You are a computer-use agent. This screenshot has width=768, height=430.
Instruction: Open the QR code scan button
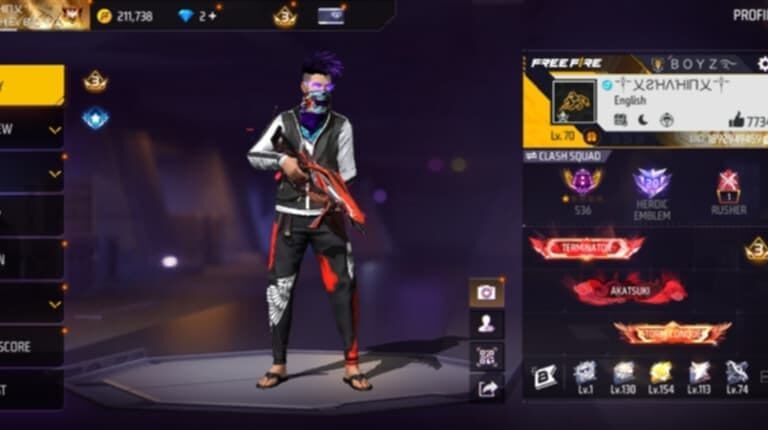[487, 356]
